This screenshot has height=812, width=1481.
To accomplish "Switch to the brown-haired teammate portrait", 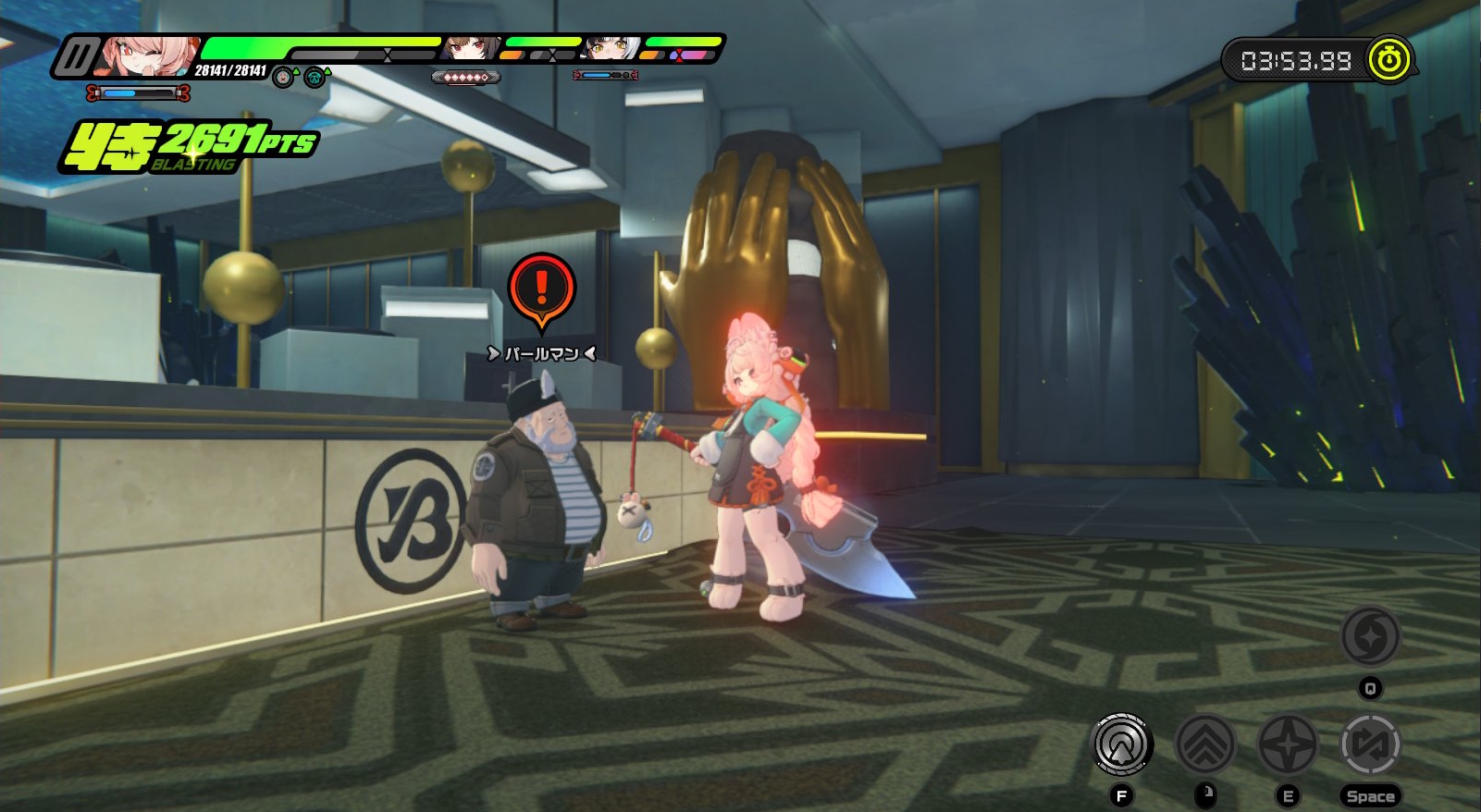I will [x=471, y=47].
